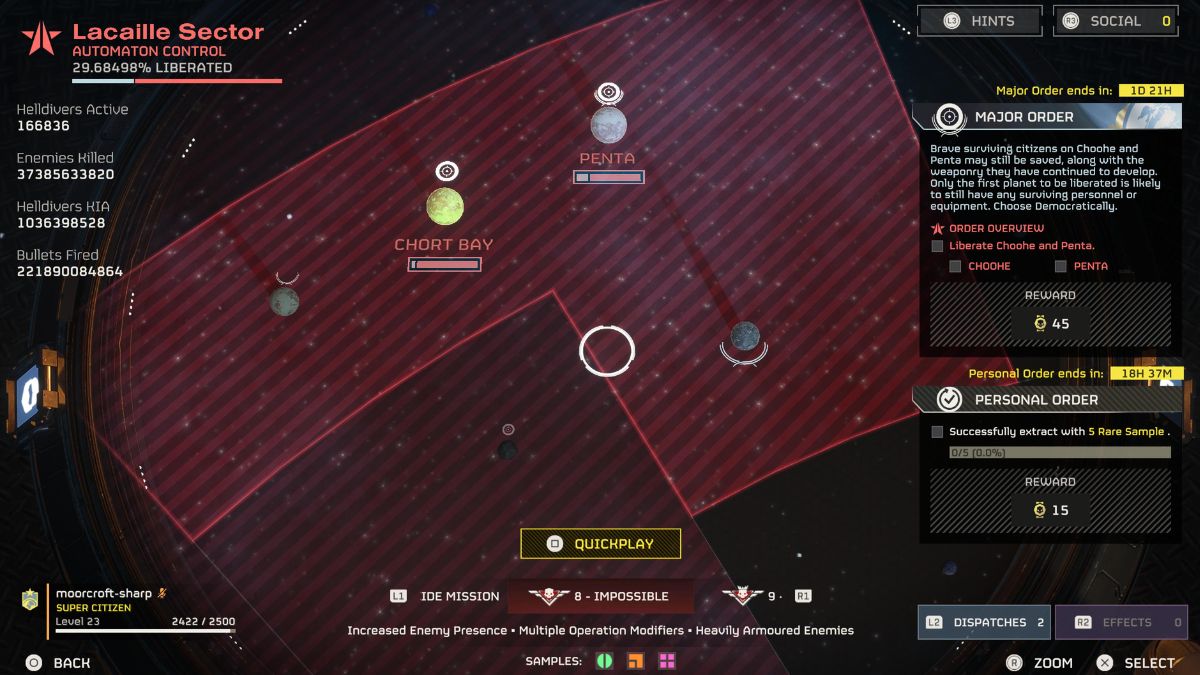Viewport: 1200px width, 675px height.
Task: Select the Chort Bay planet
Action: (x=445, y=206)
